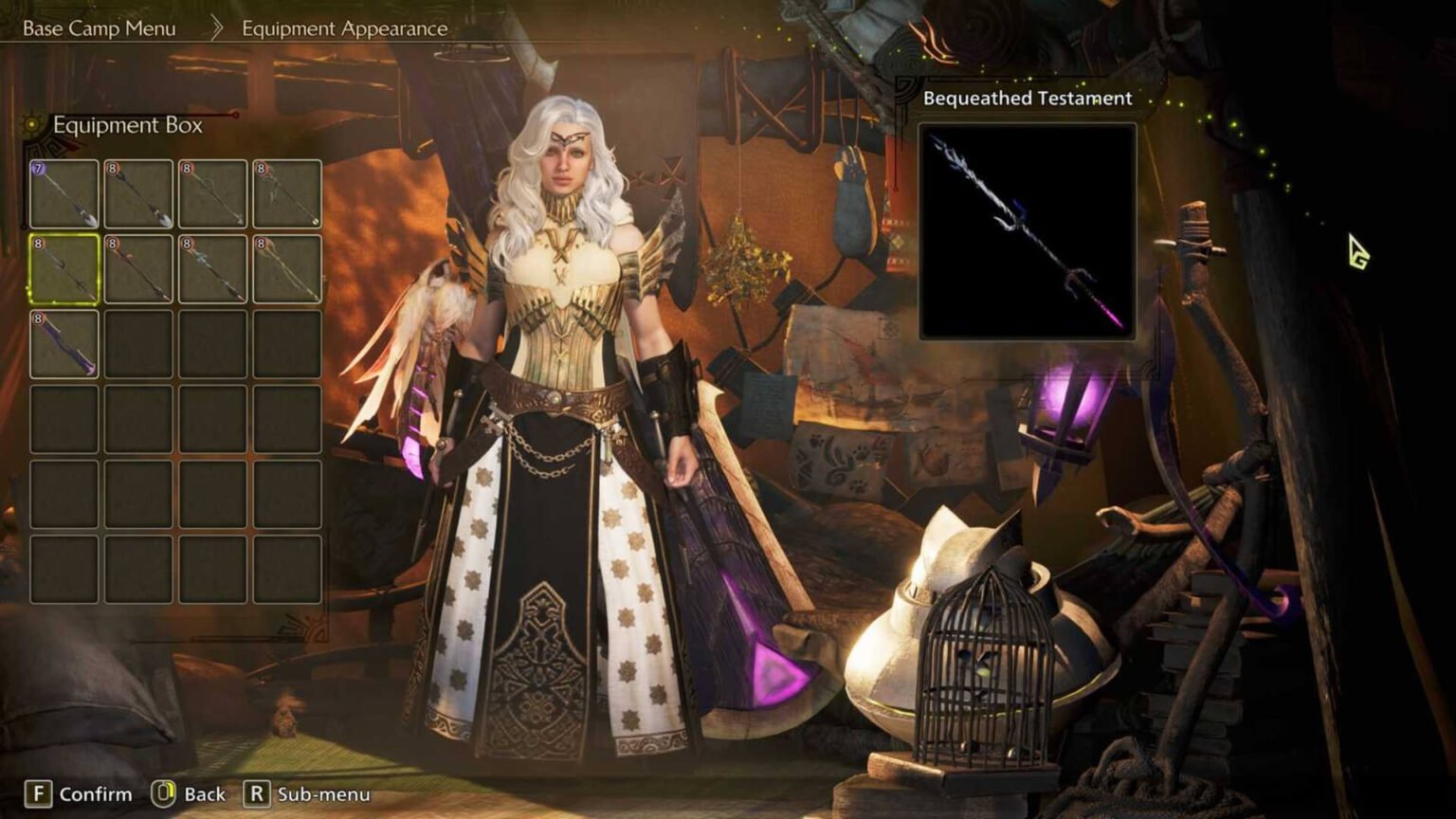Select the fourth weapon in the top row

coord(287,191)
